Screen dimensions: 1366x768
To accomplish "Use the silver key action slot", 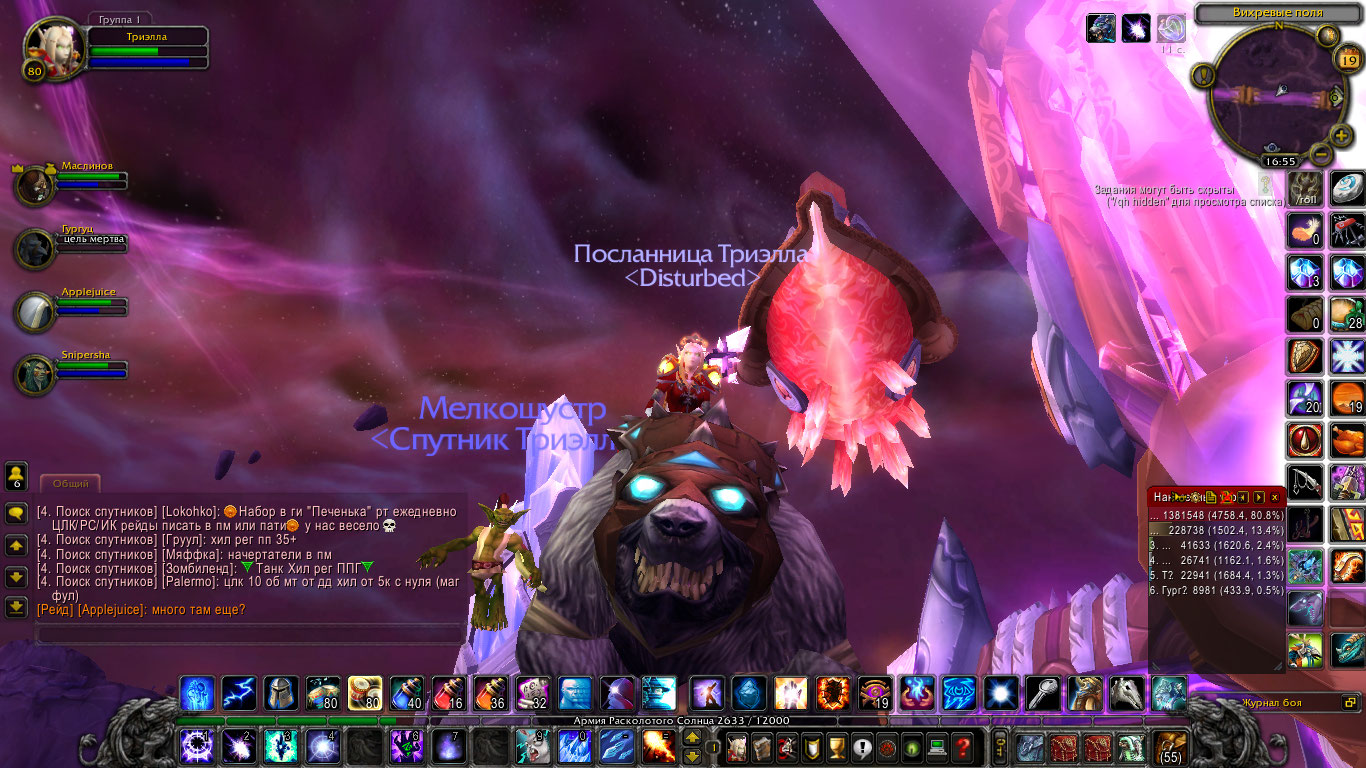I will [1043, 692].
